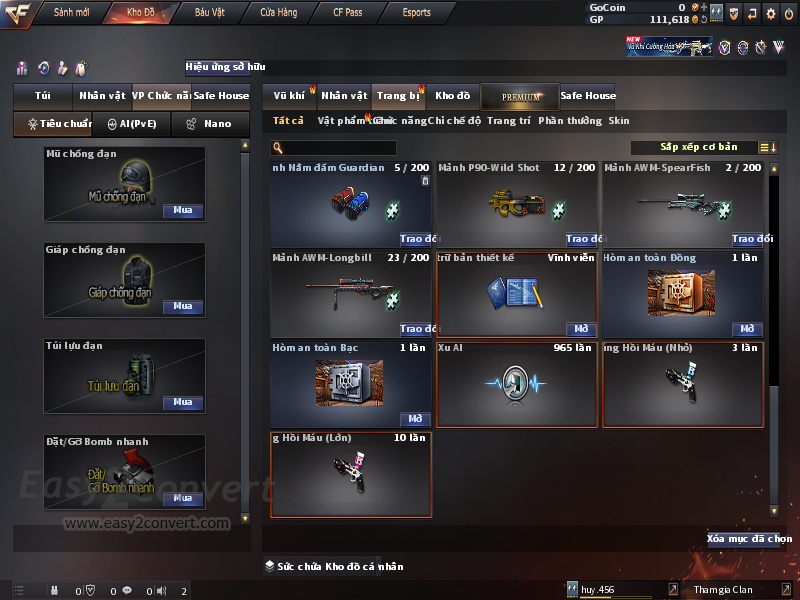Switch to the Vũ khí tab
This screenshot has height=600, width=800.
coord(289,96)
